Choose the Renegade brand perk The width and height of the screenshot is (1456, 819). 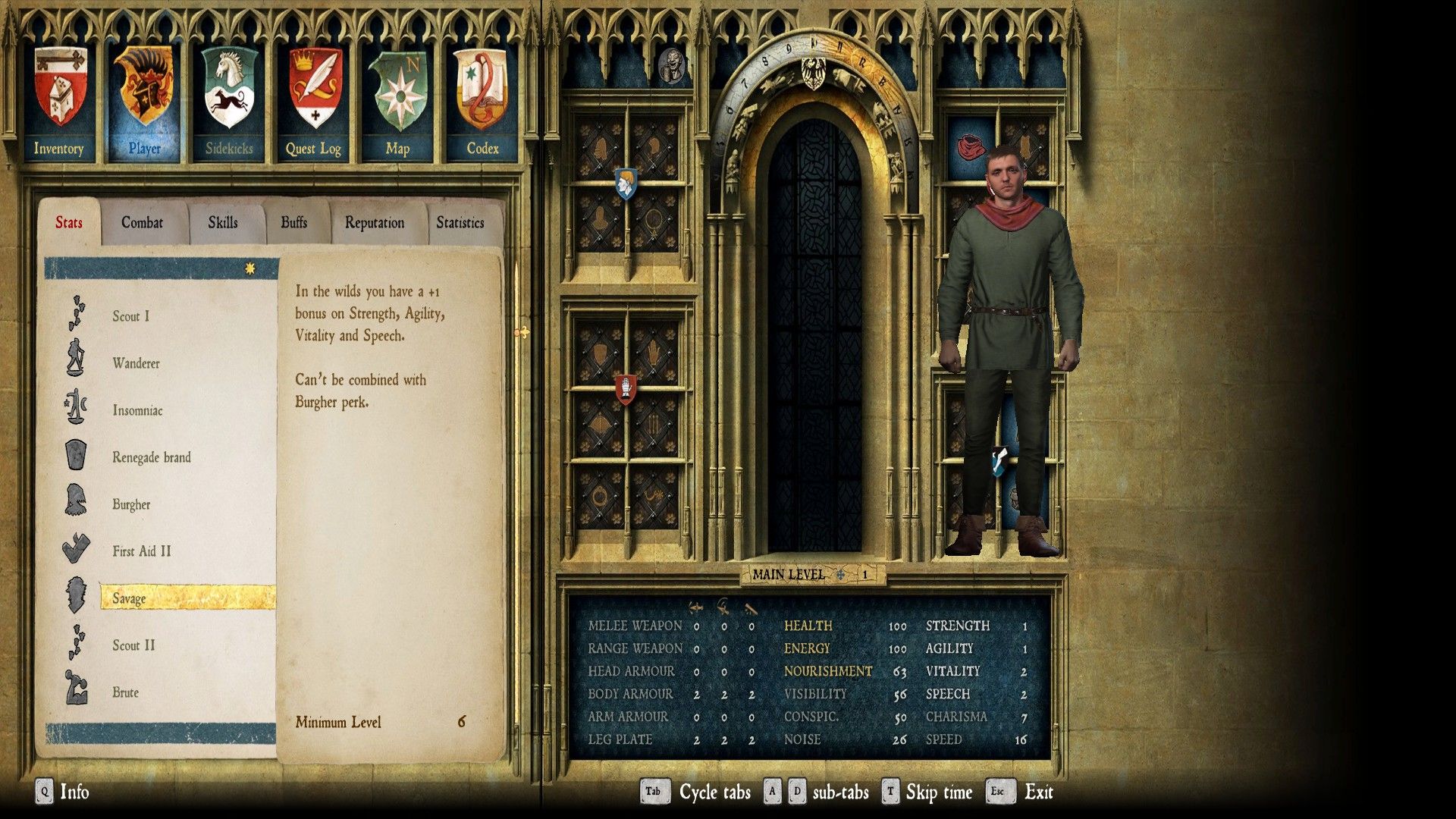click(x=152, y=457)
